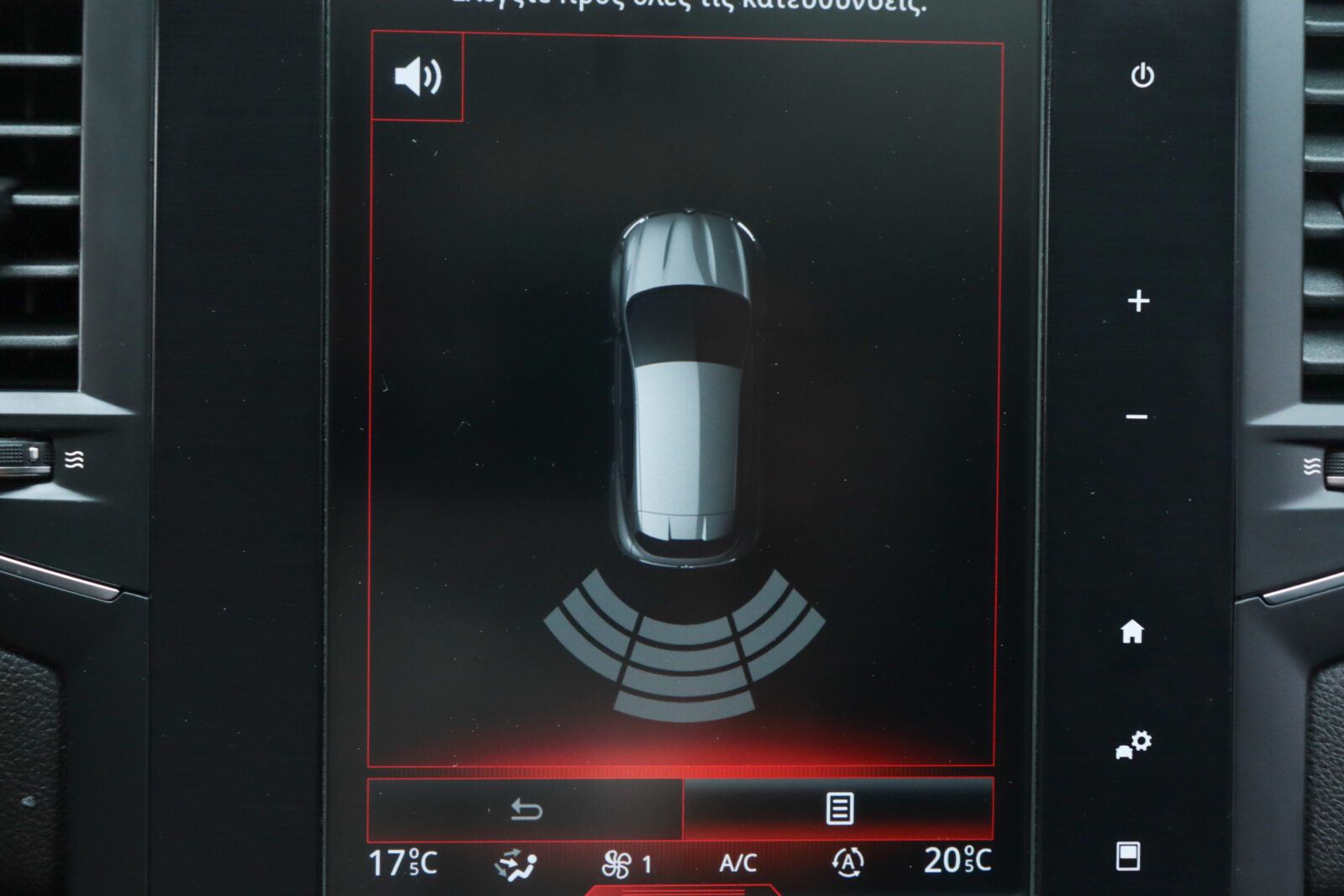The height and width of the screenshot is (896, 1344).
Task: Toggle the A/C button
Action: click(x=738, y=863)
